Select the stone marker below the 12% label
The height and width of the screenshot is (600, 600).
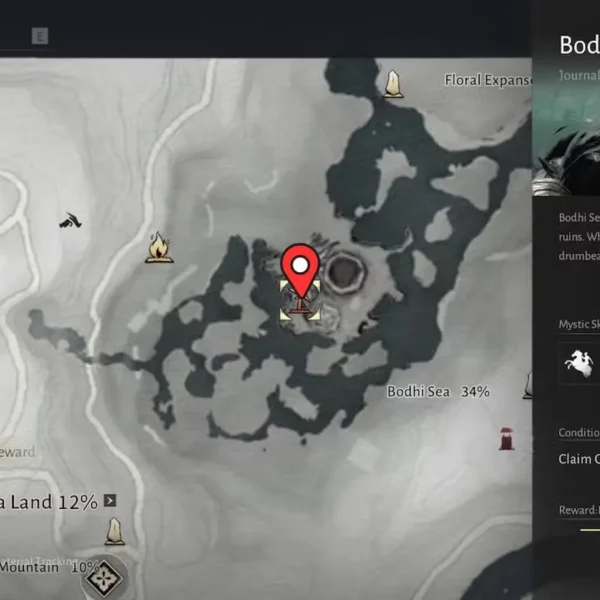point(115,531)
